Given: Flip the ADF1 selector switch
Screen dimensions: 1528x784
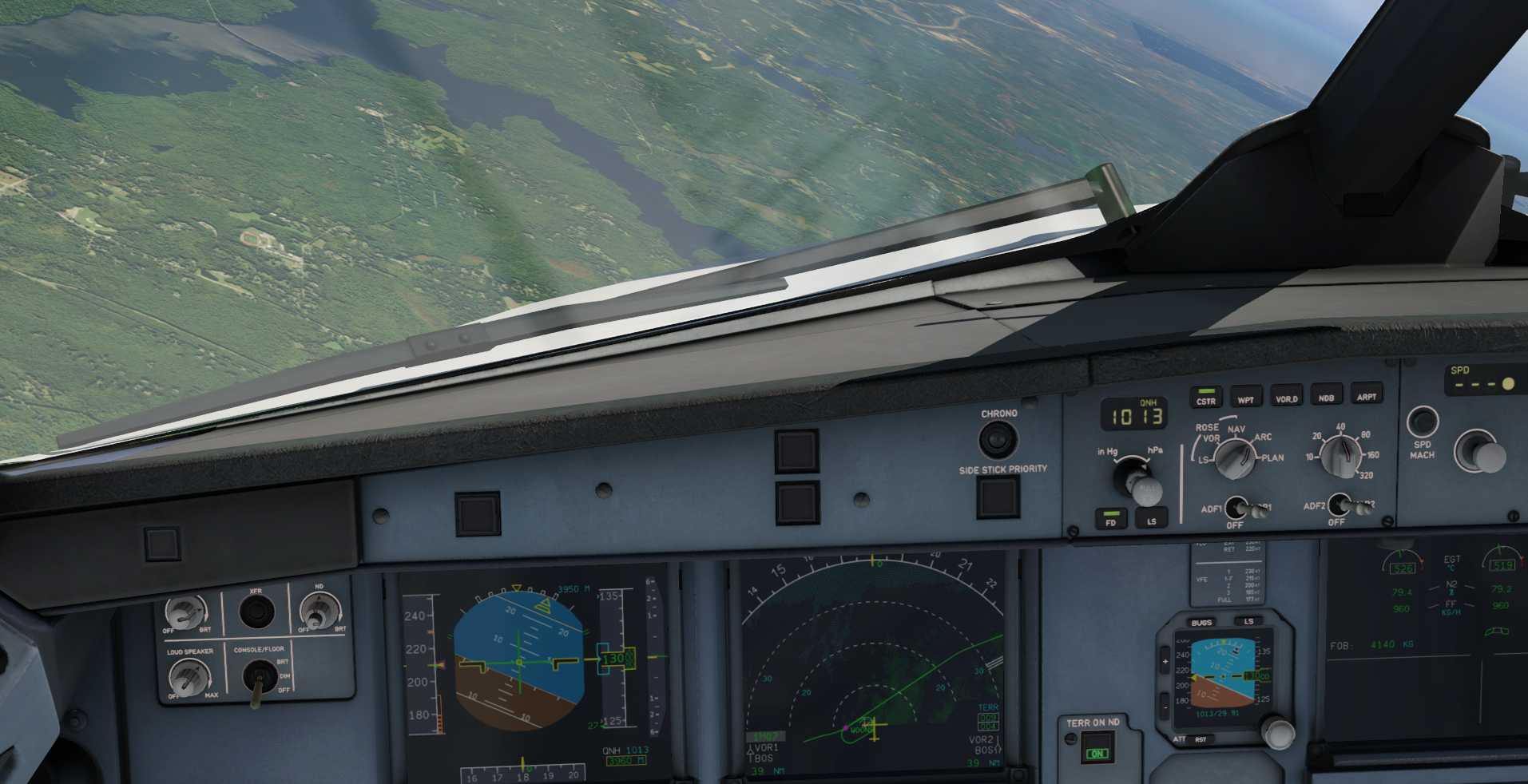Looking at the screenshot, I should [1237, 507].
